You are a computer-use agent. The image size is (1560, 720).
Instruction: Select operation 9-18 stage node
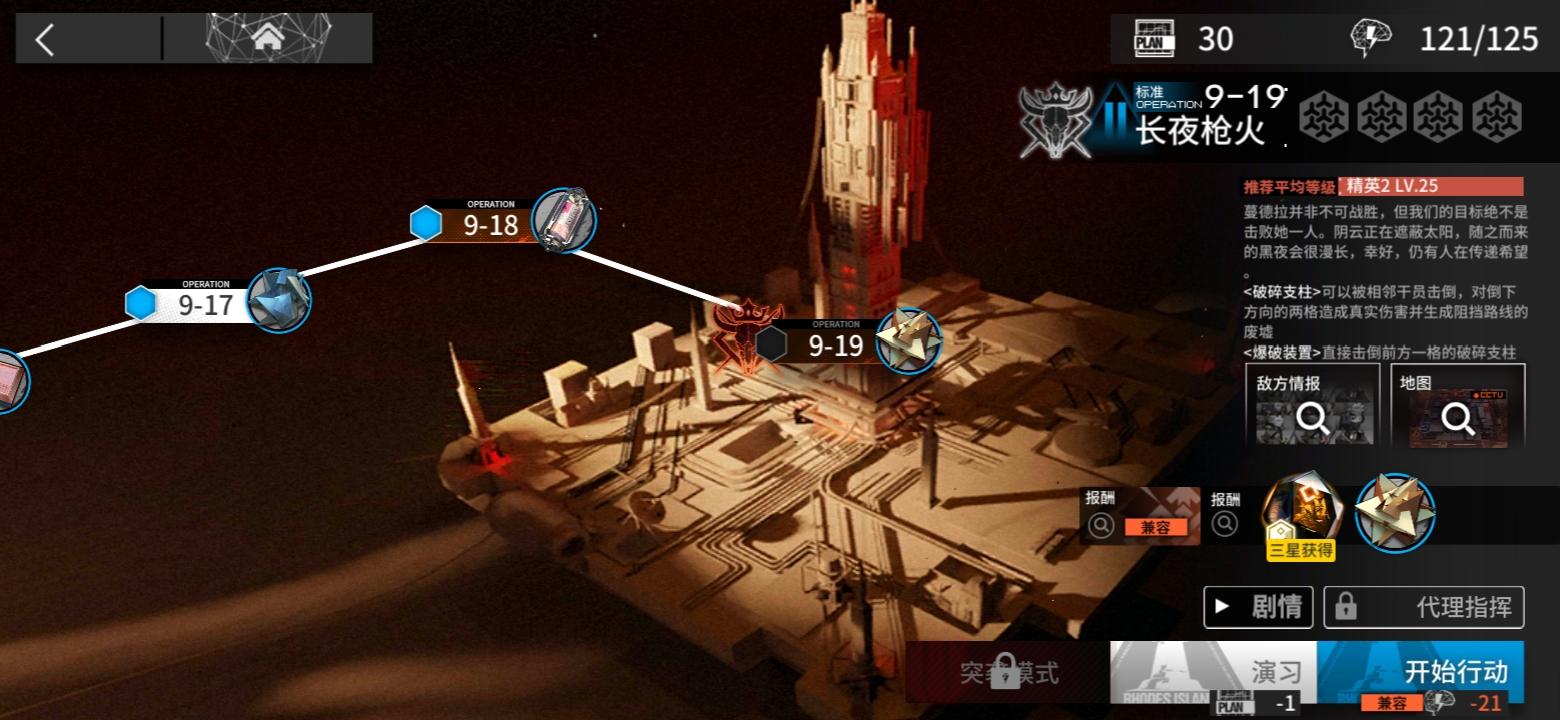490,224
